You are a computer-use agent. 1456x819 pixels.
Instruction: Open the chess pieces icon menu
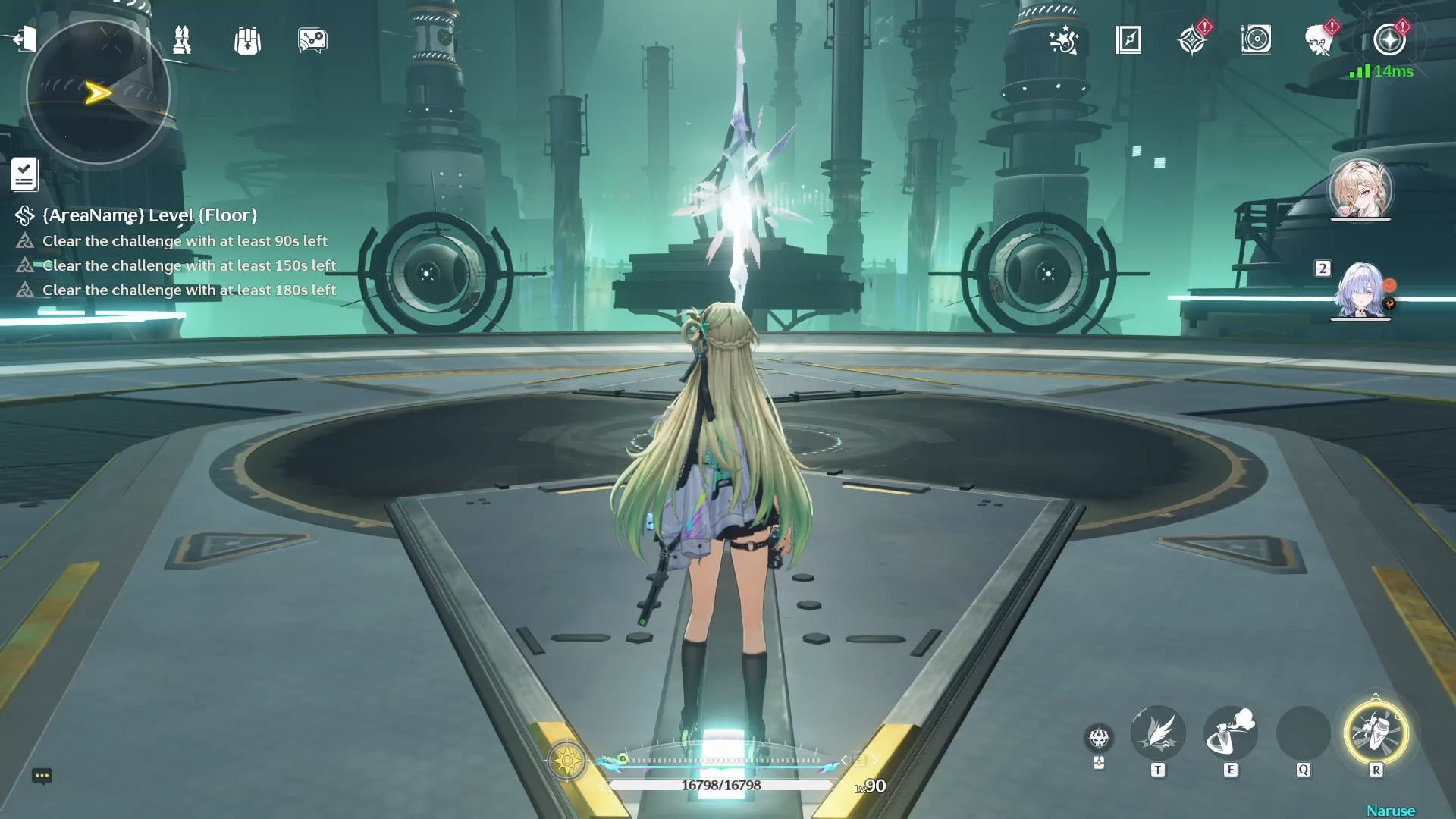click(x=182, y=40)
